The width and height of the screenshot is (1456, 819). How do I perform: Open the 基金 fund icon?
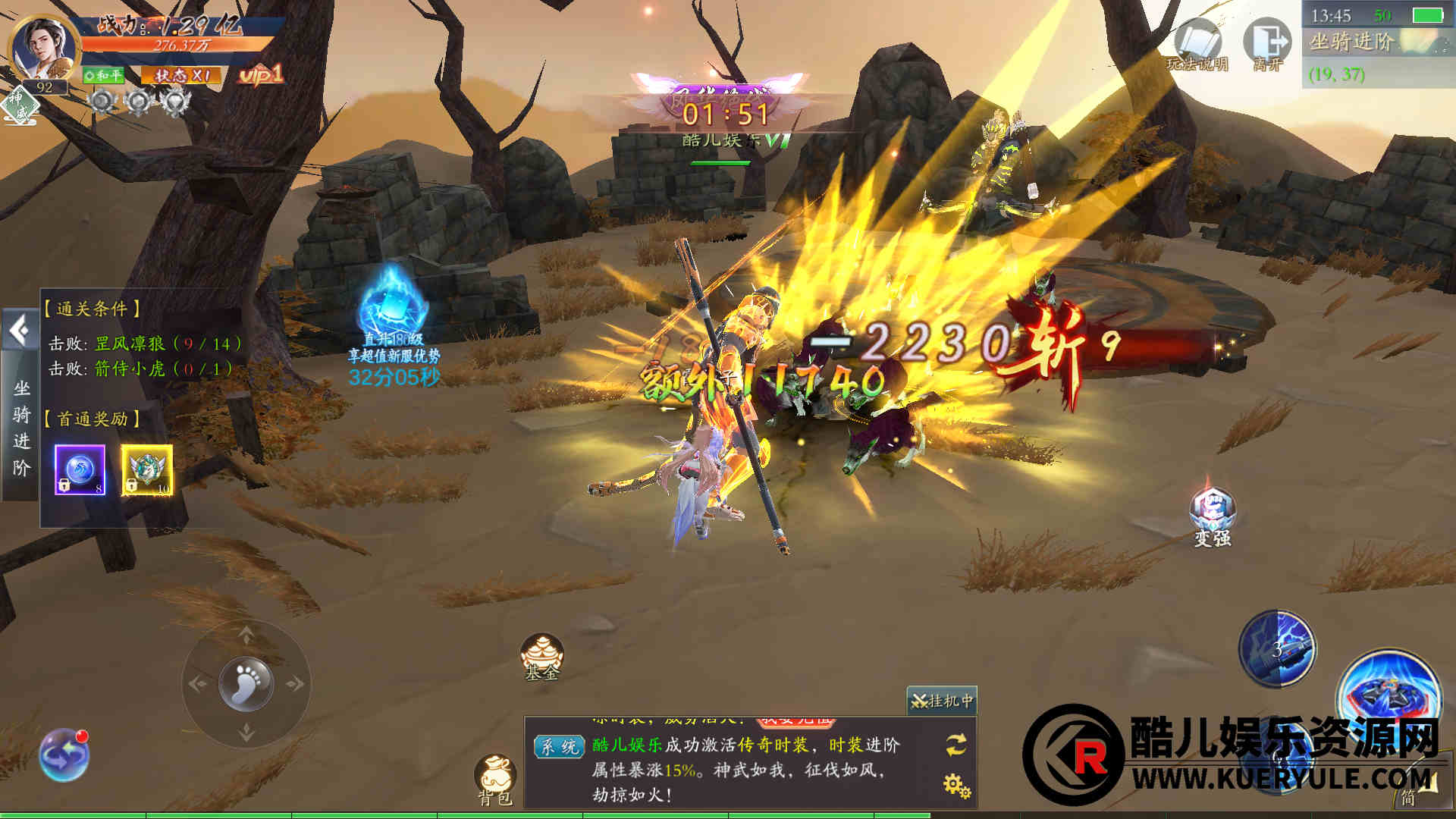click(x=541, y=657)
